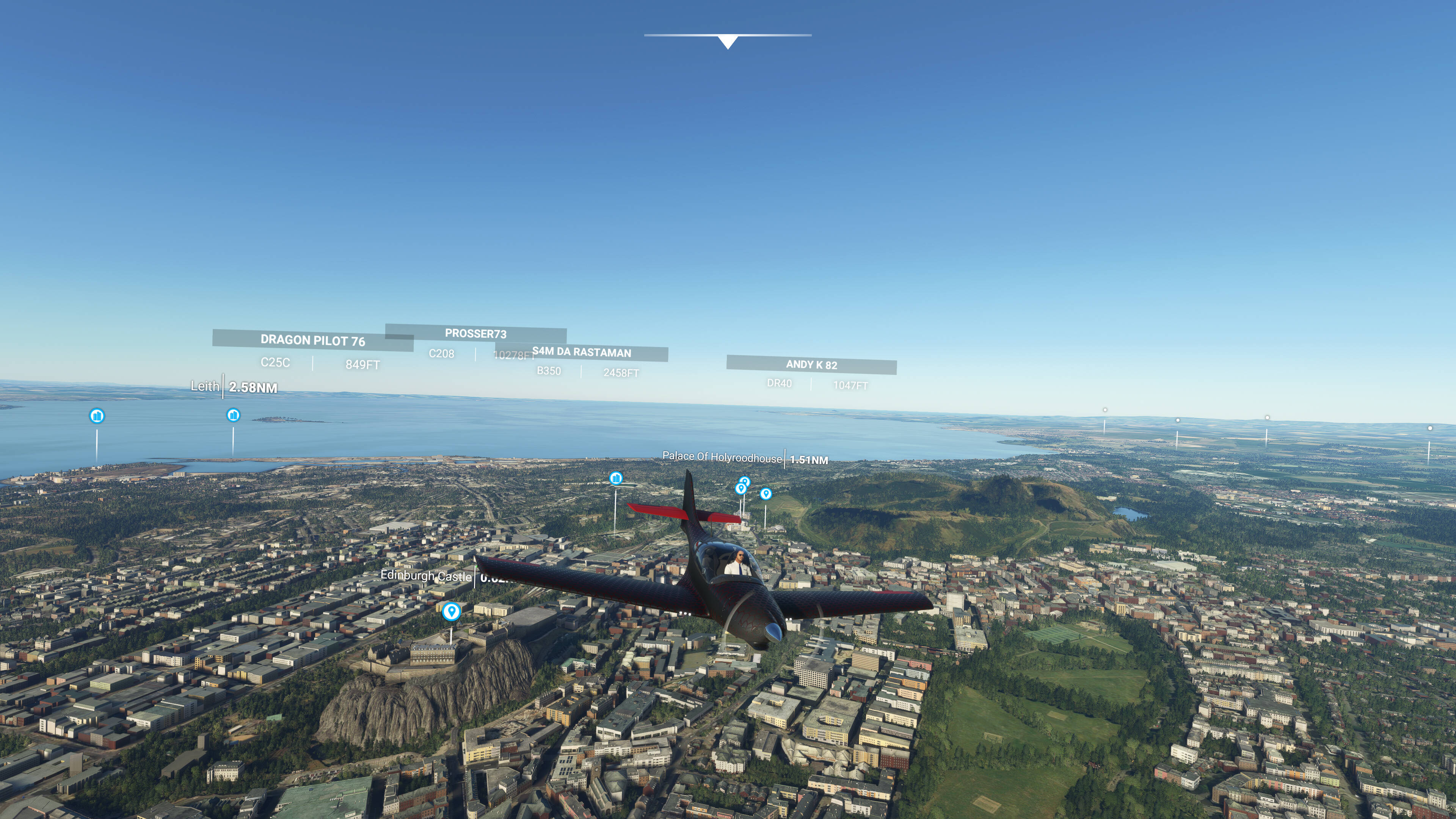Click the Leith city label
The height and width of the screenshot is (819, 1456).
205,387
